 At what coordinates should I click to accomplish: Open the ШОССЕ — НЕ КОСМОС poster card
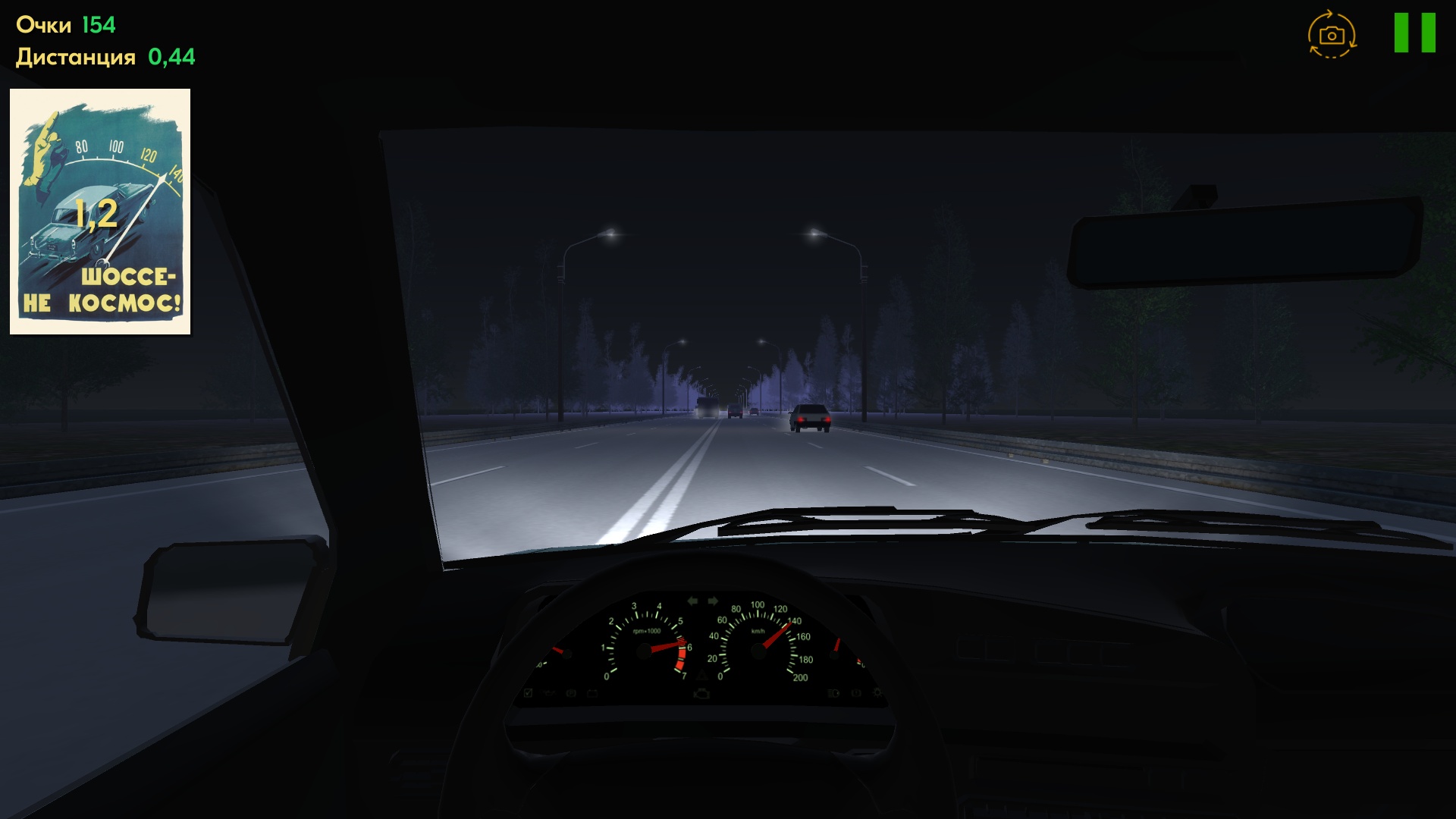pos(100,213)
